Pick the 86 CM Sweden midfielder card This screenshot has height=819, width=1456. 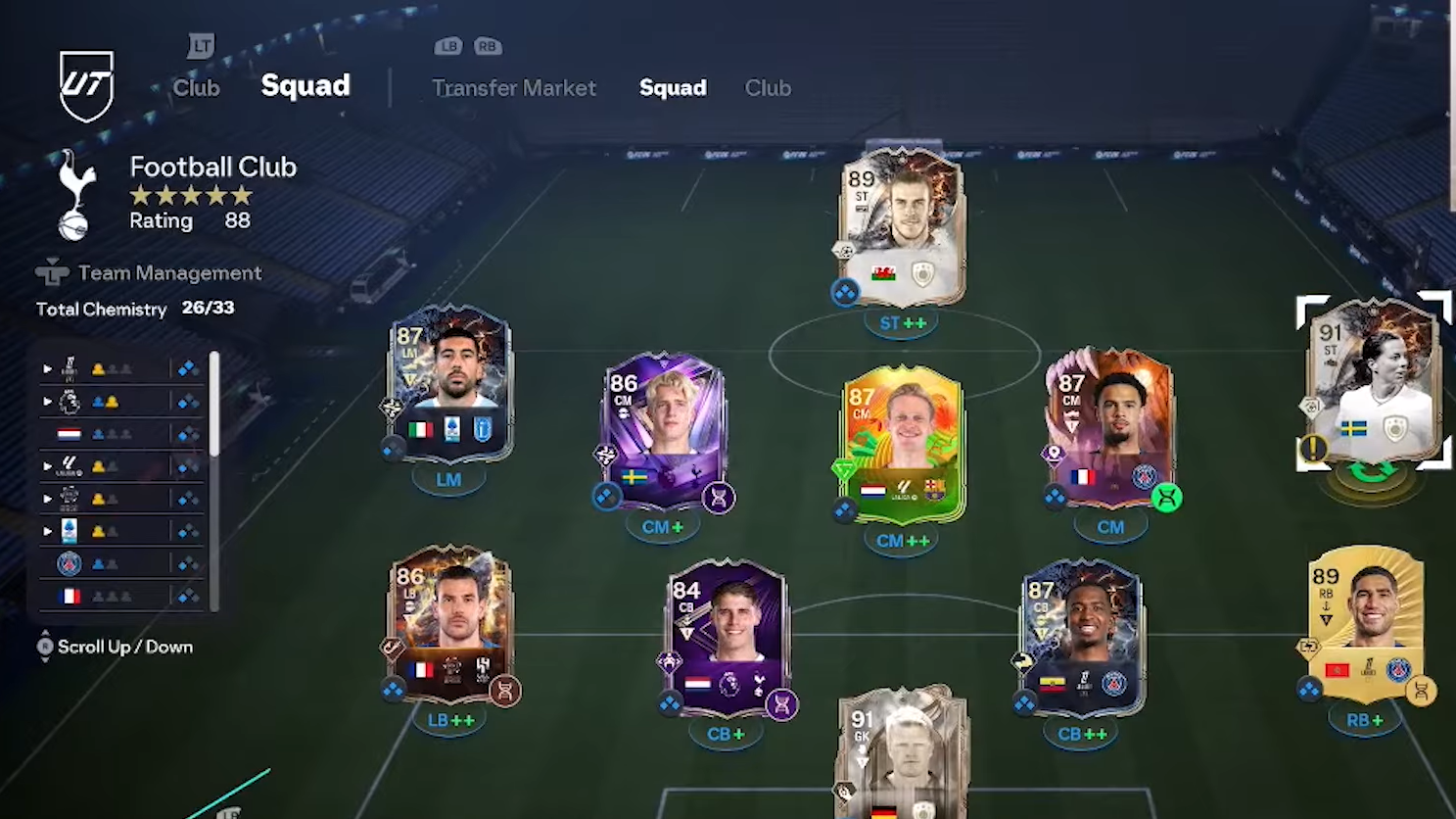pyautogui.click(x=665, y=431)
